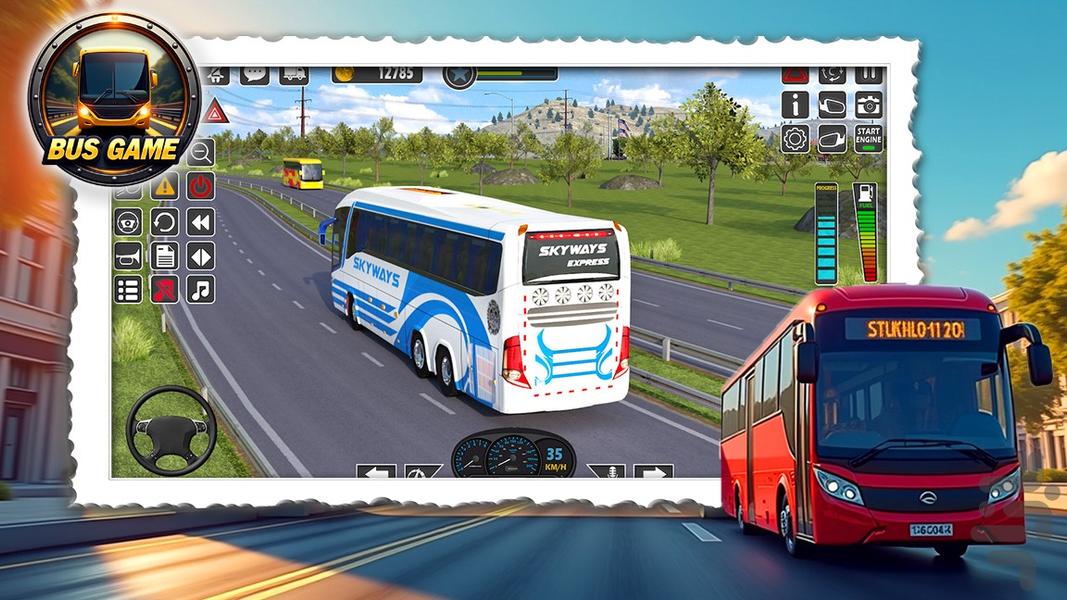The image size is (1067, 600).
Task: Open the document page icon
Action: click(x=165, y=255)
